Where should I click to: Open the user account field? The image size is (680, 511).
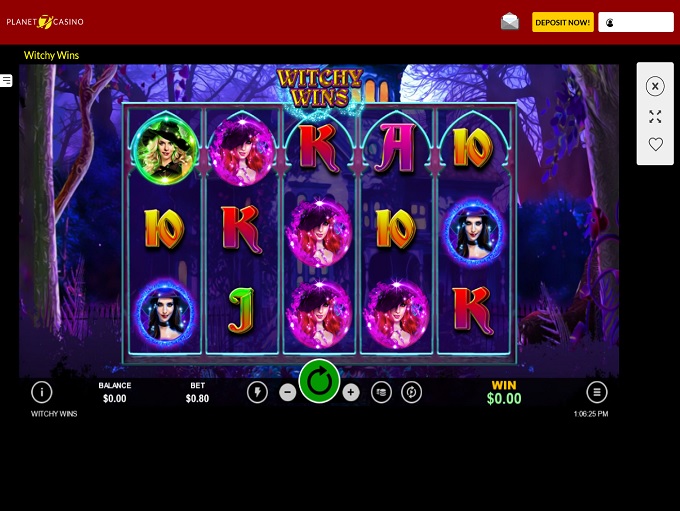(636, 22)
